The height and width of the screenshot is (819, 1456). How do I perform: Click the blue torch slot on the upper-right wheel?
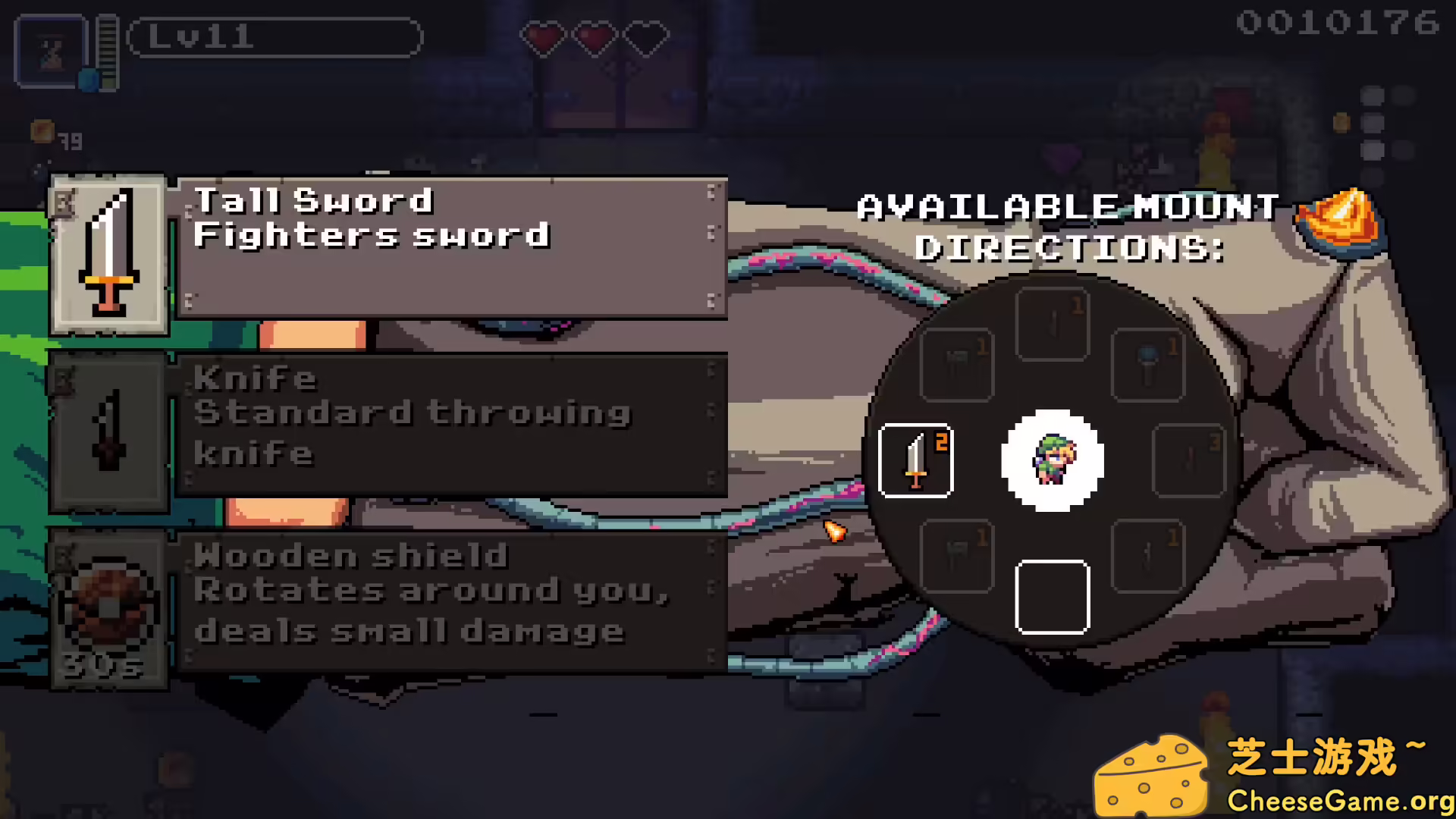(1147, 362)
